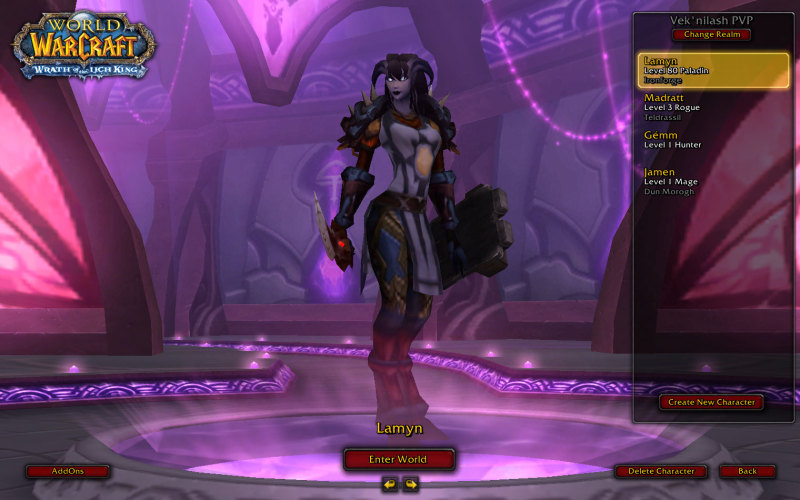Select Lamyn the level 80 Paladin
This screenshot has height=500, width=800.
tap(713, 70)
